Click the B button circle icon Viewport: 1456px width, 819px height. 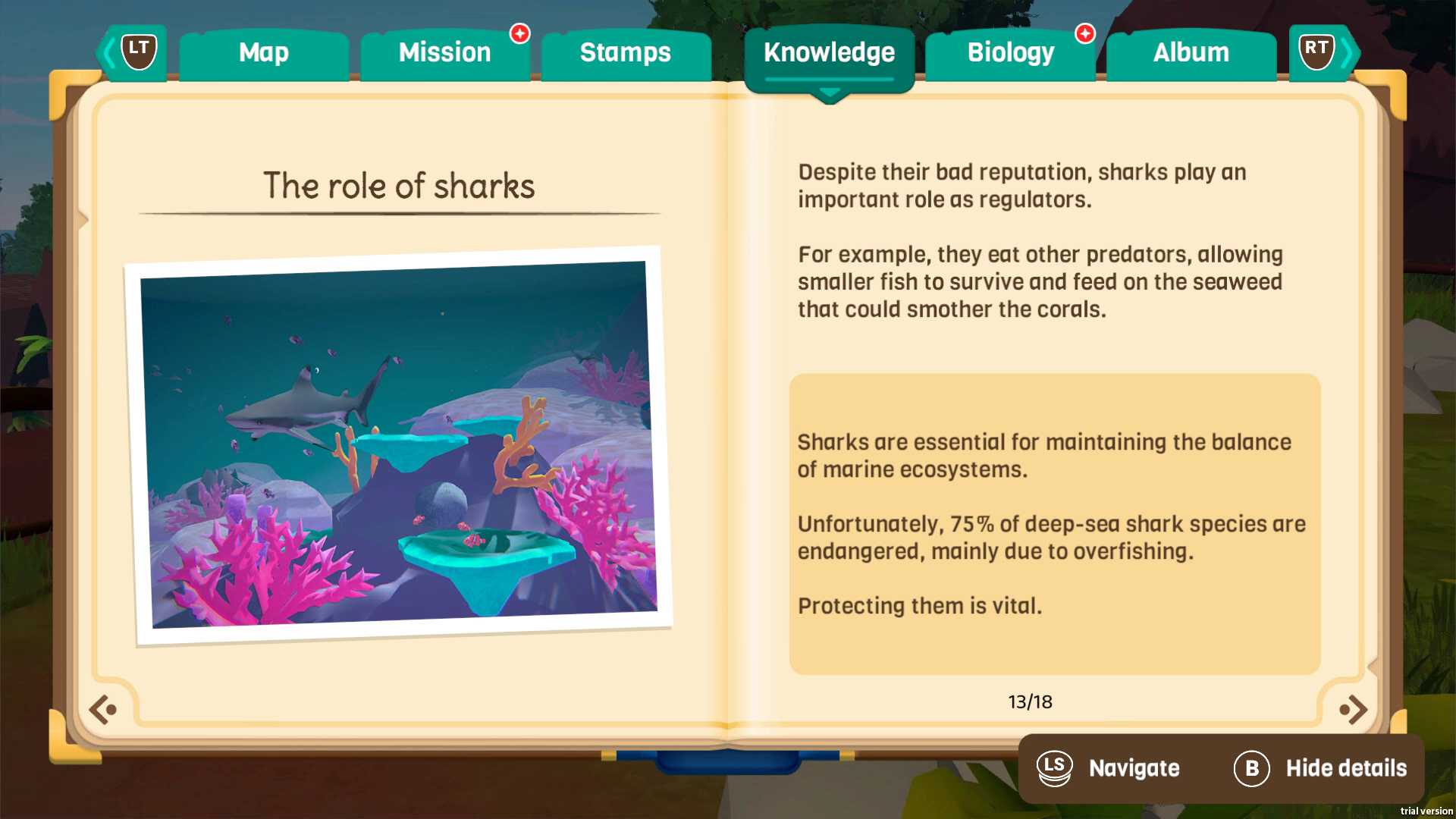[1251, 768]
